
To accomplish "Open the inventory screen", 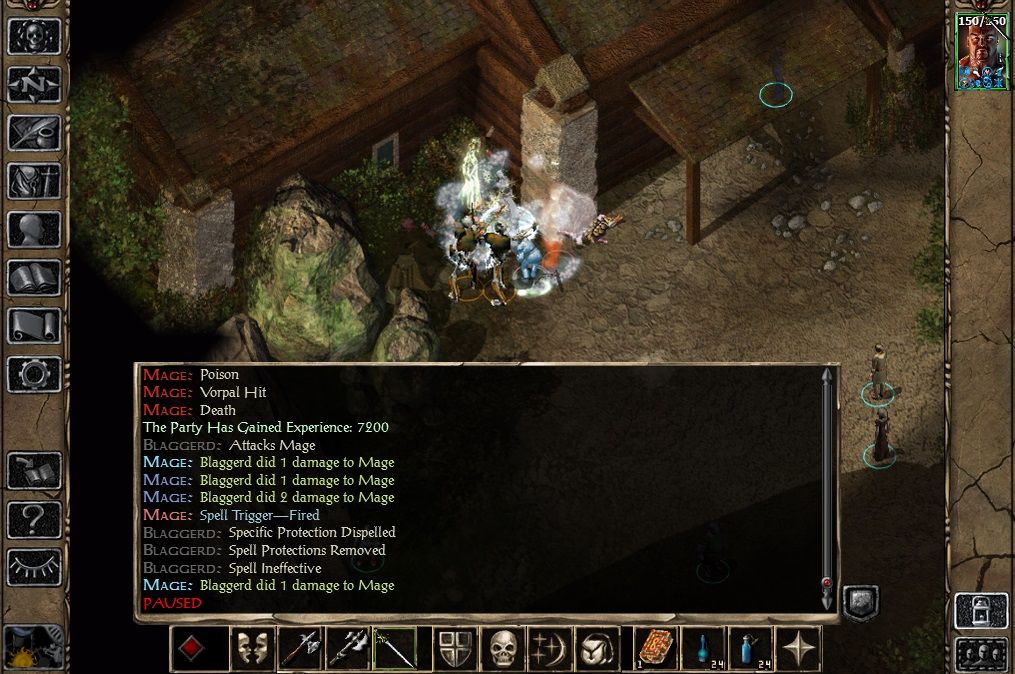I will tap(34, 180).
